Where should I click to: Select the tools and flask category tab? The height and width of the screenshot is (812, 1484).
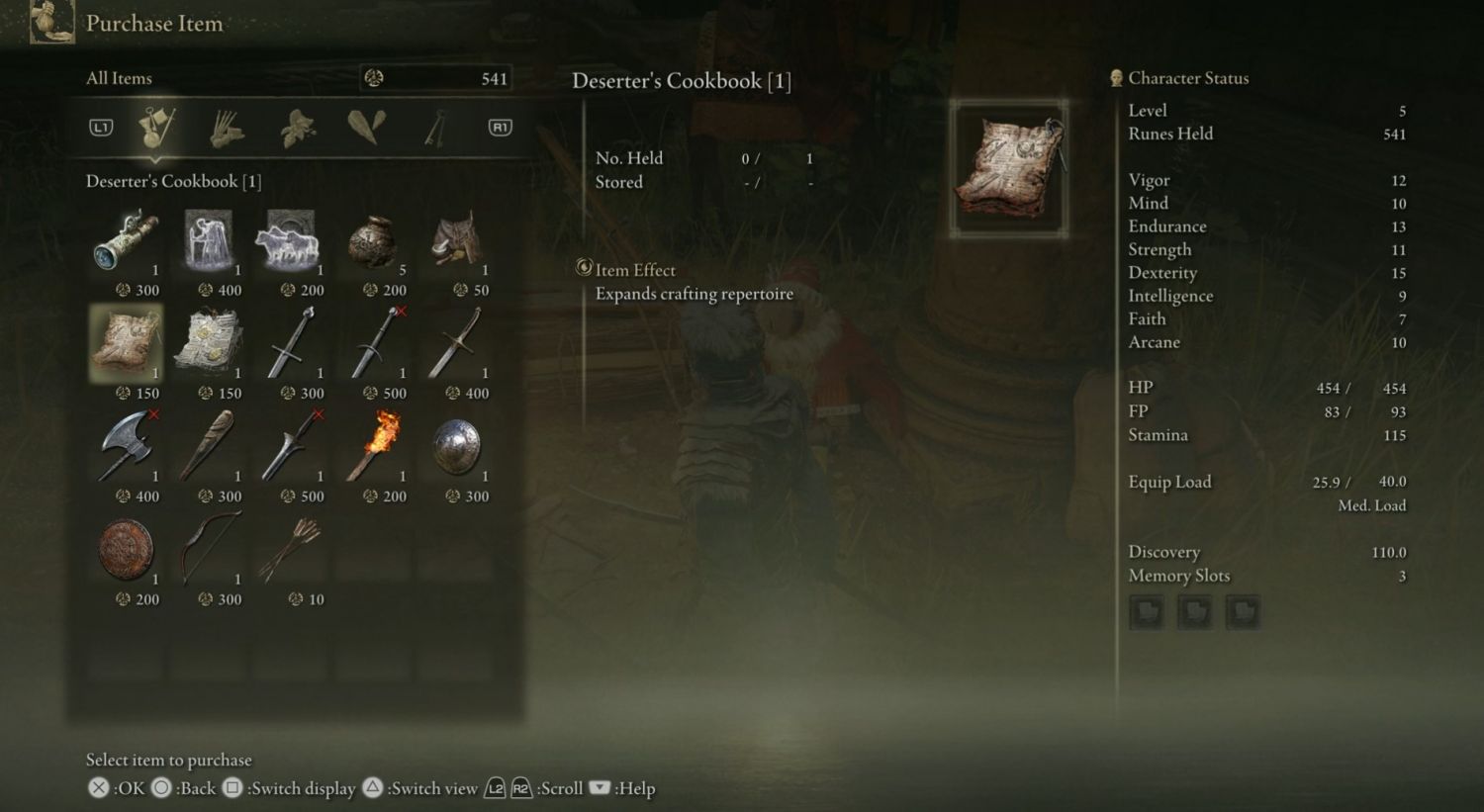coord(156,128)
